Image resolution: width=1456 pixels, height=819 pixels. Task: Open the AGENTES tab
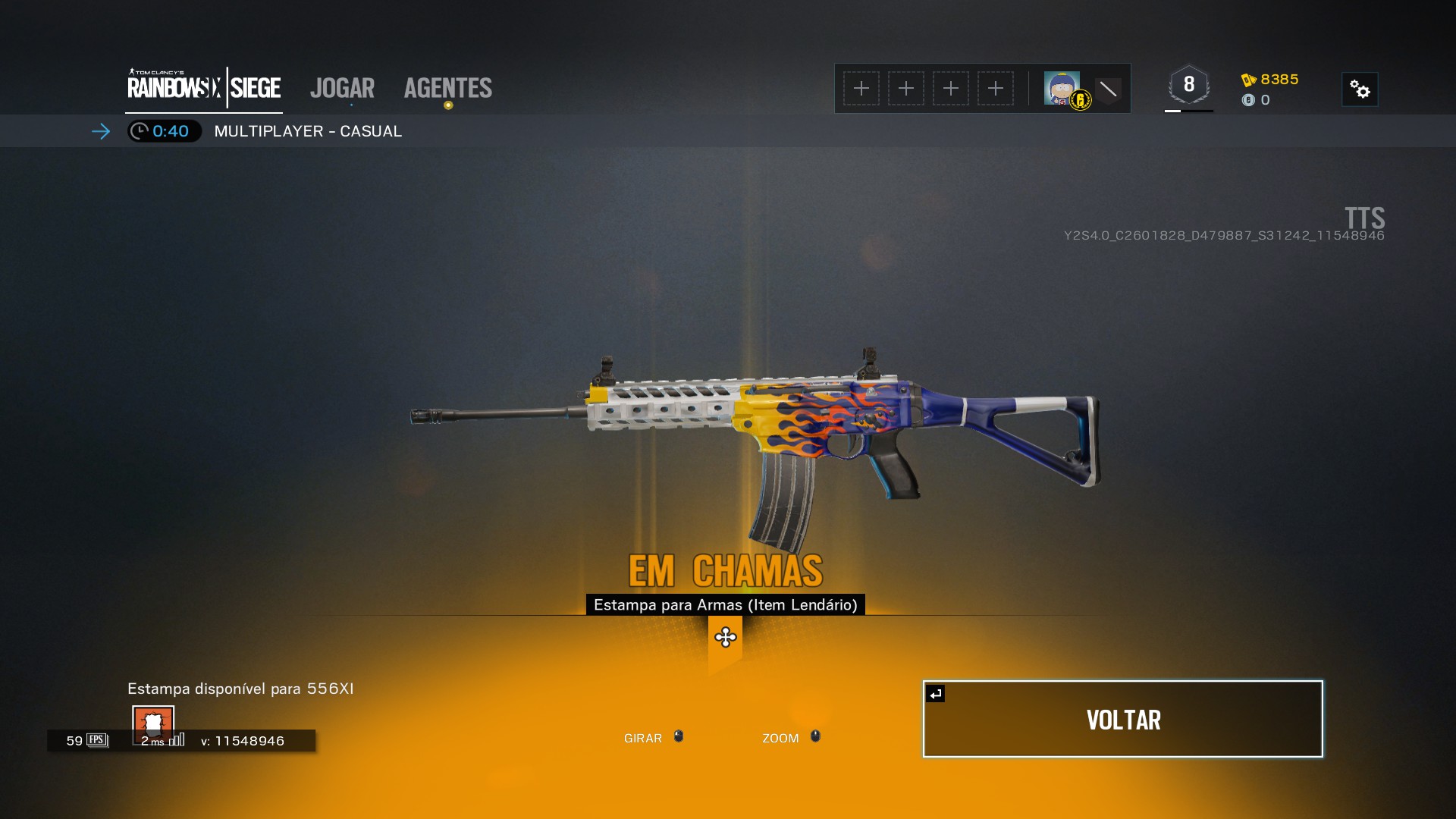click(447, 88)
